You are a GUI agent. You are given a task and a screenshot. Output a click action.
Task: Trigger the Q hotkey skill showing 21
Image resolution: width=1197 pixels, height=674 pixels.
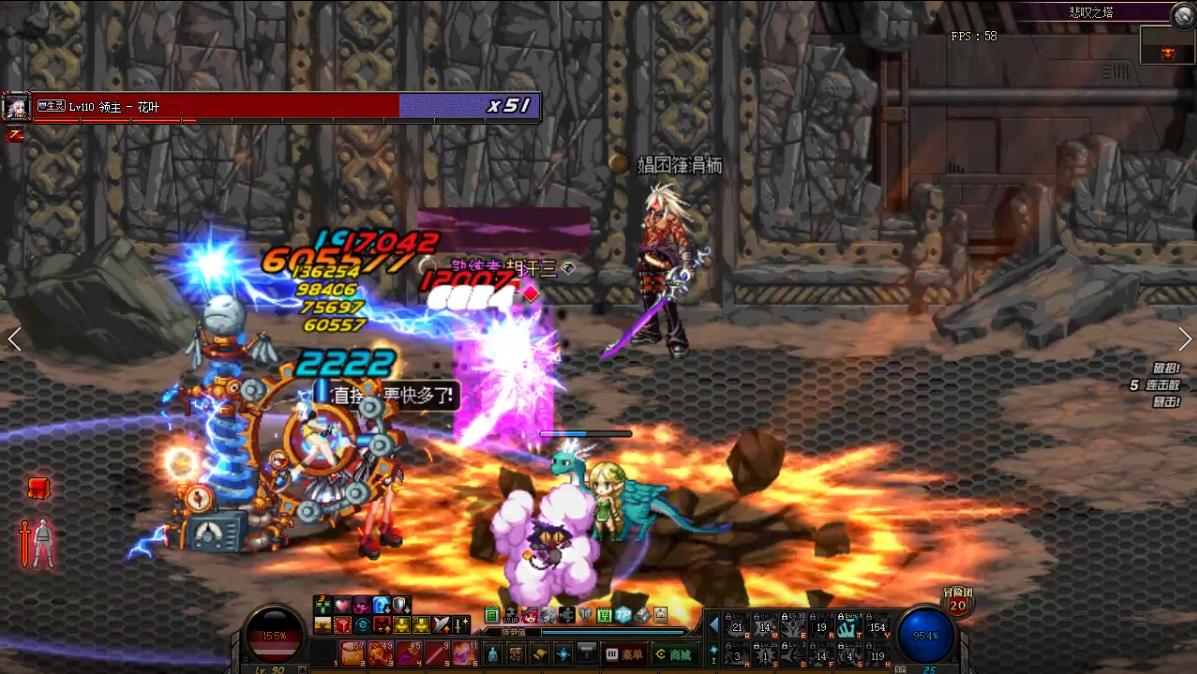click(x=737, y=627)
